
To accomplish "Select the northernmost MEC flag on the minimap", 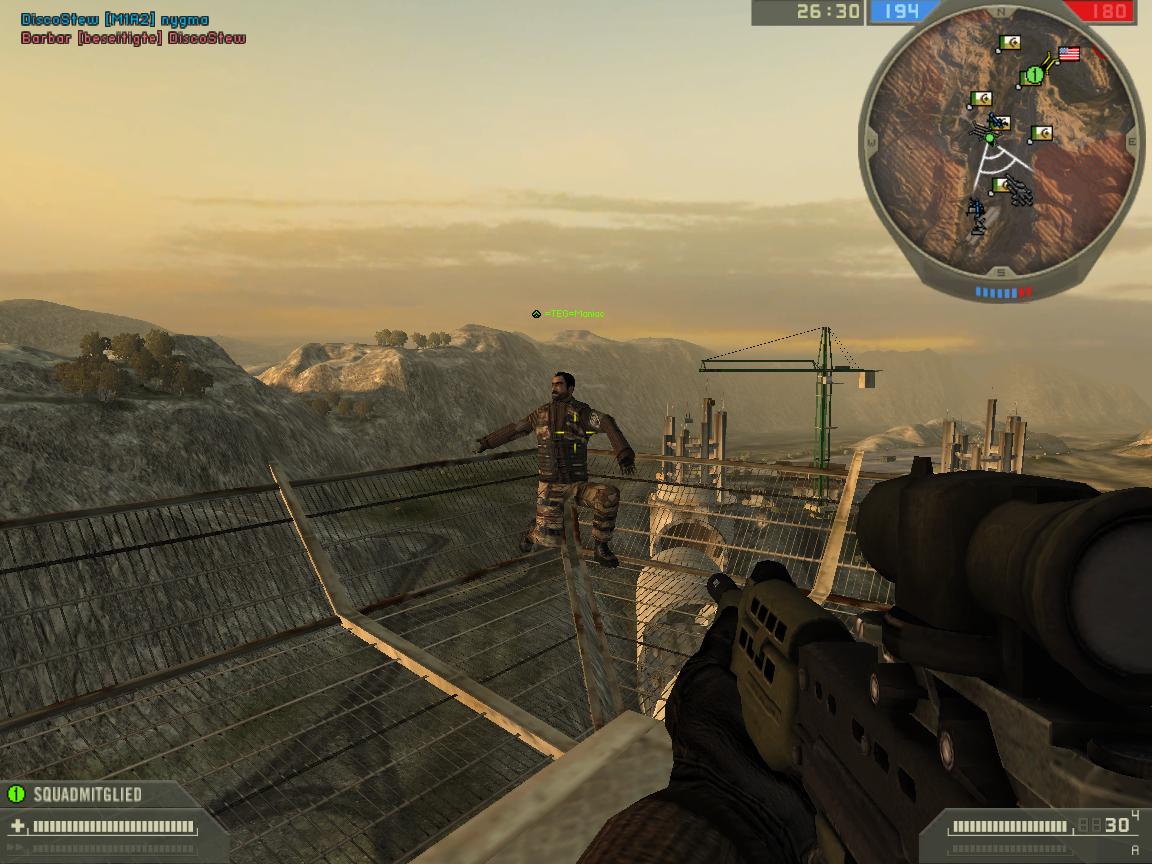I will 1009,43.
